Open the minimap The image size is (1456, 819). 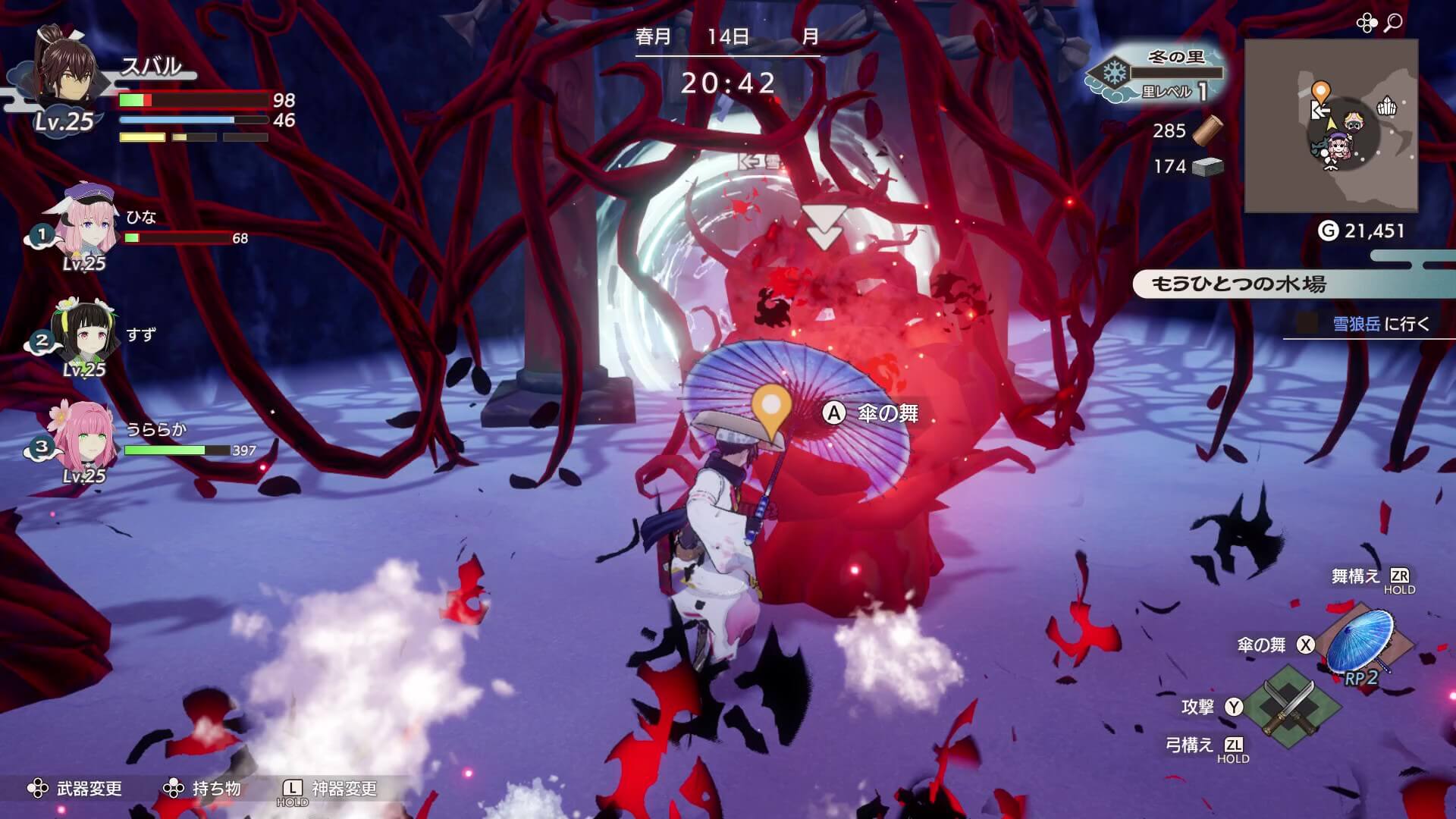1331,126
